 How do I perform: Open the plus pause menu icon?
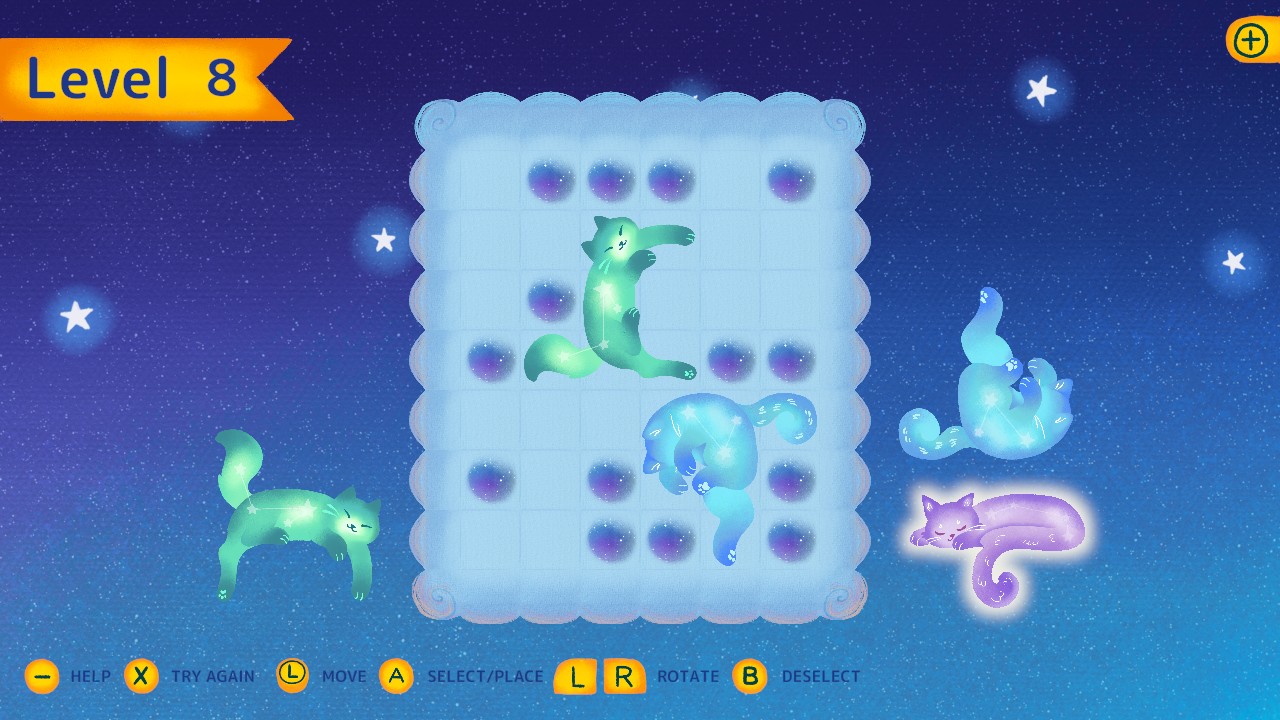pyautogui.click(x=1249, y=41)
